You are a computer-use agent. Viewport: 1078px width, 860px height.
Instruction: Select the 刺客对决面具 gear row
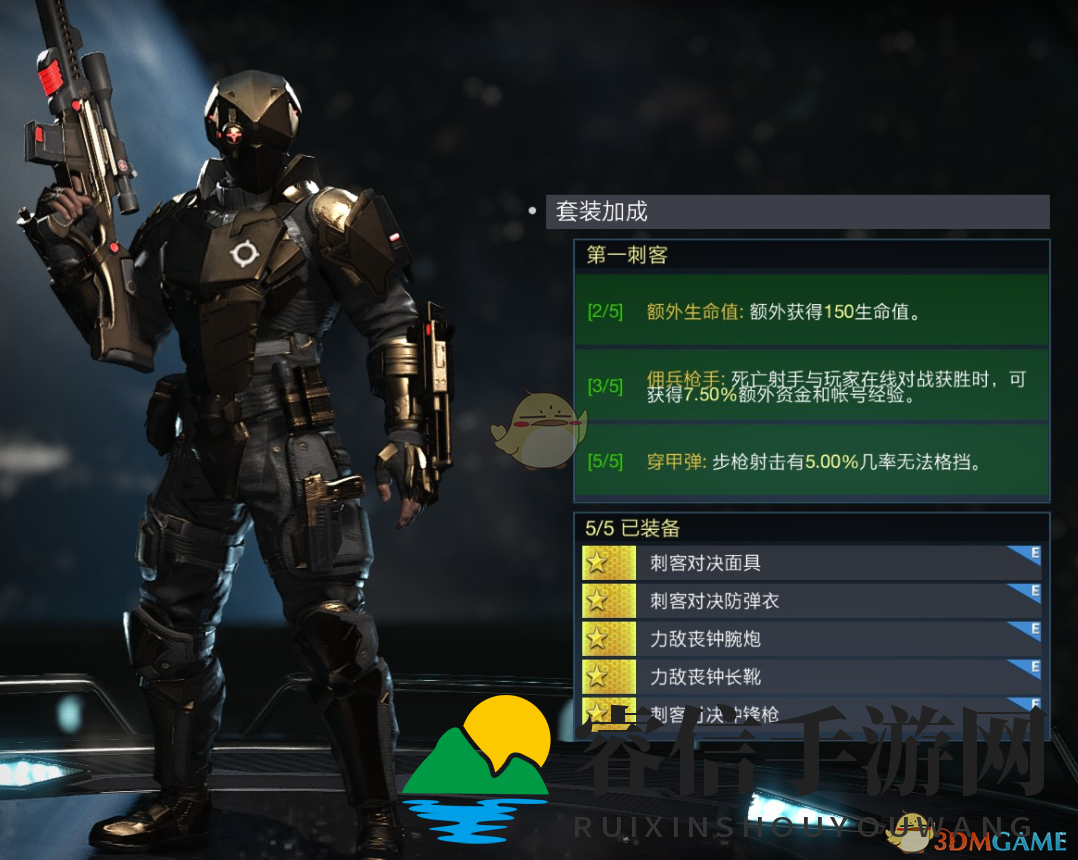(x=811, y=563)
